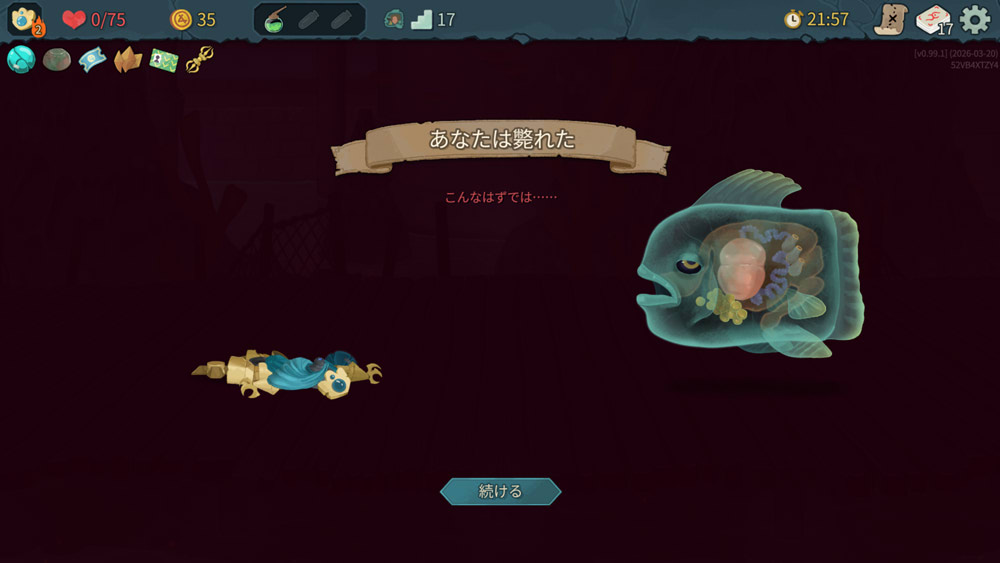
Task: Inspect the green membership card relic
Action: tap(163, 60)
